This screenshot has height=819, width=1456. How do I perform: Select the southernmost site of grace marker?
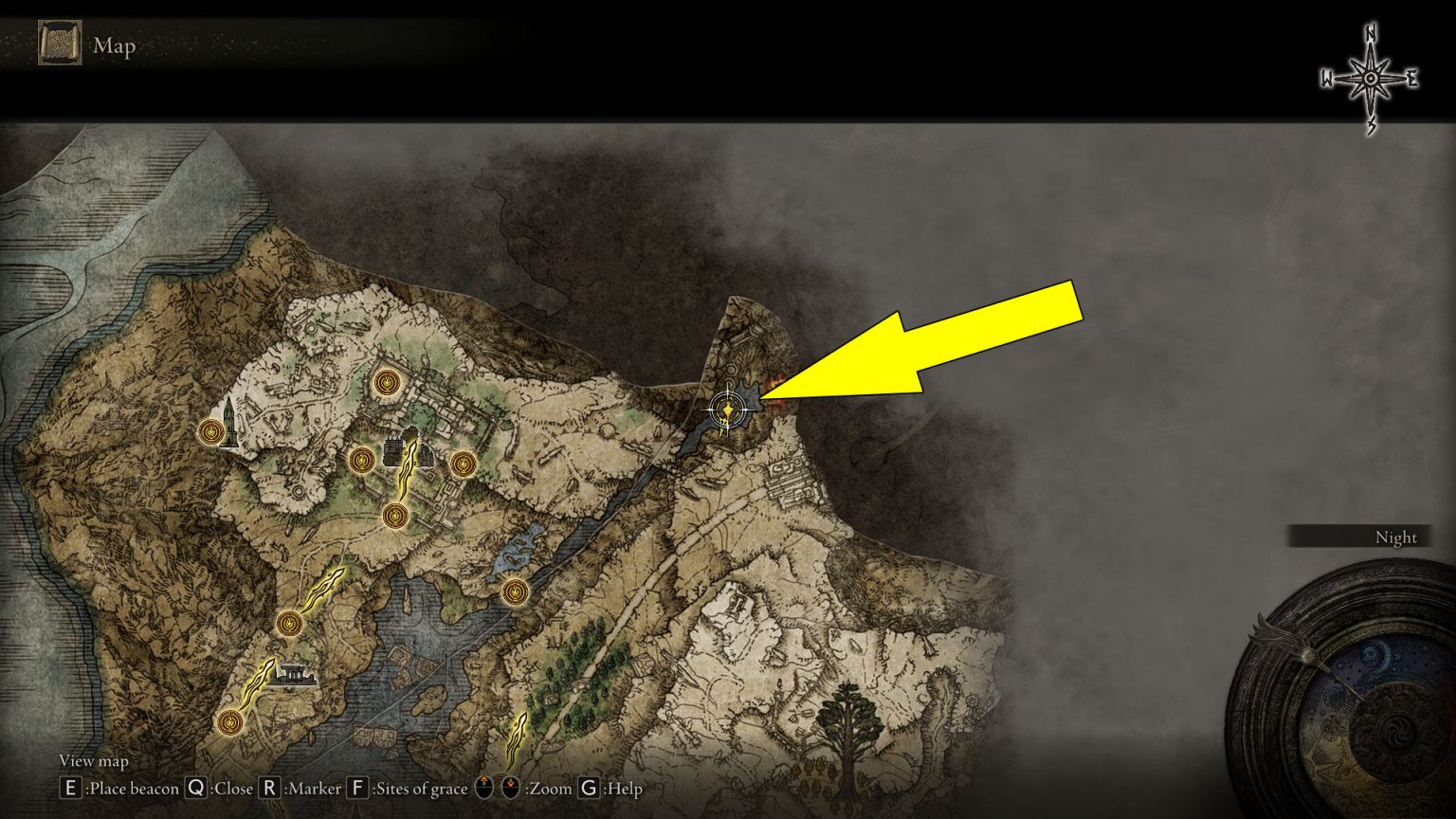230,723
